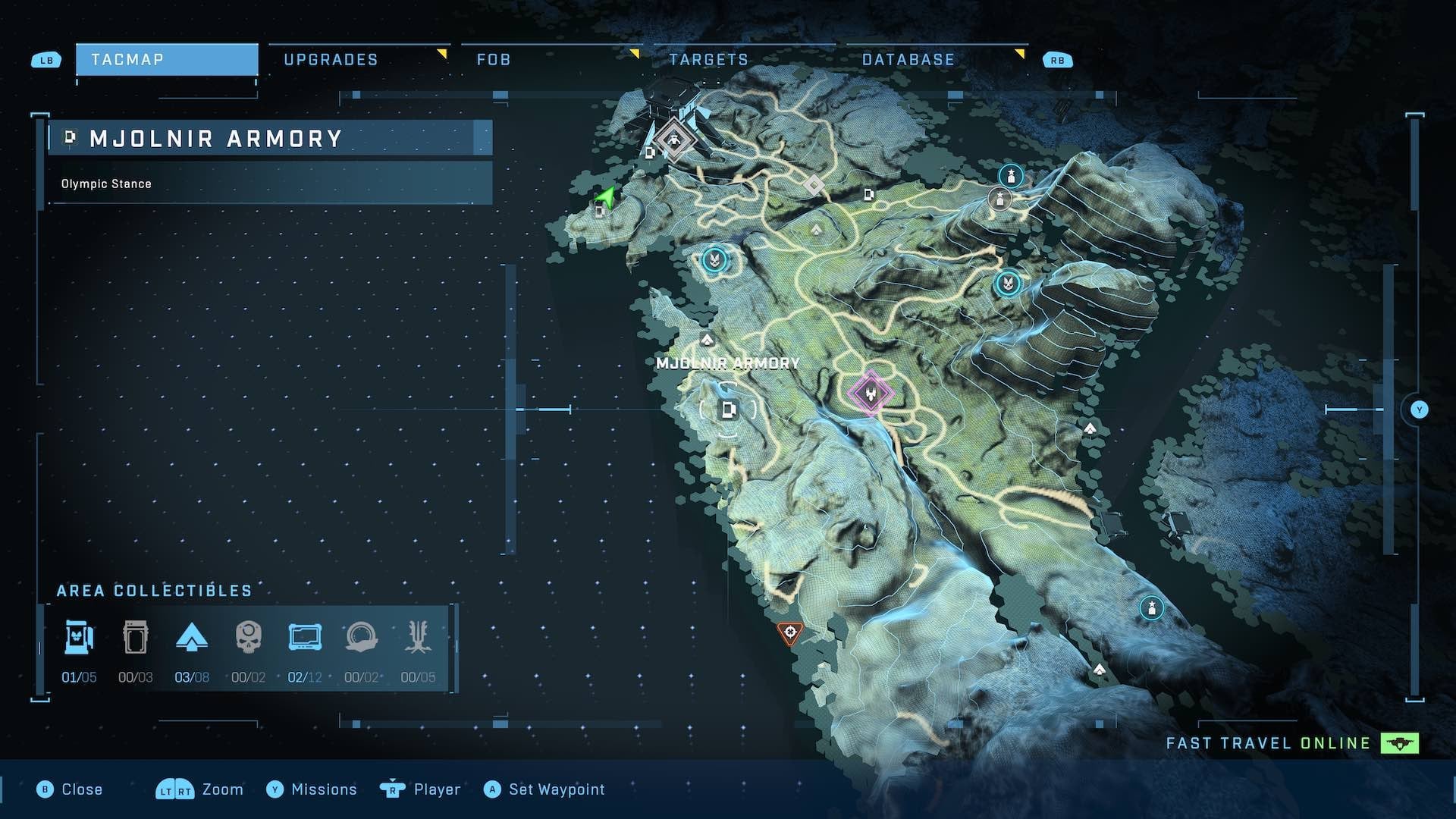Select the Mjolnir Armory locker marker
The image size is (1456, 819).
tap(728, 410)
